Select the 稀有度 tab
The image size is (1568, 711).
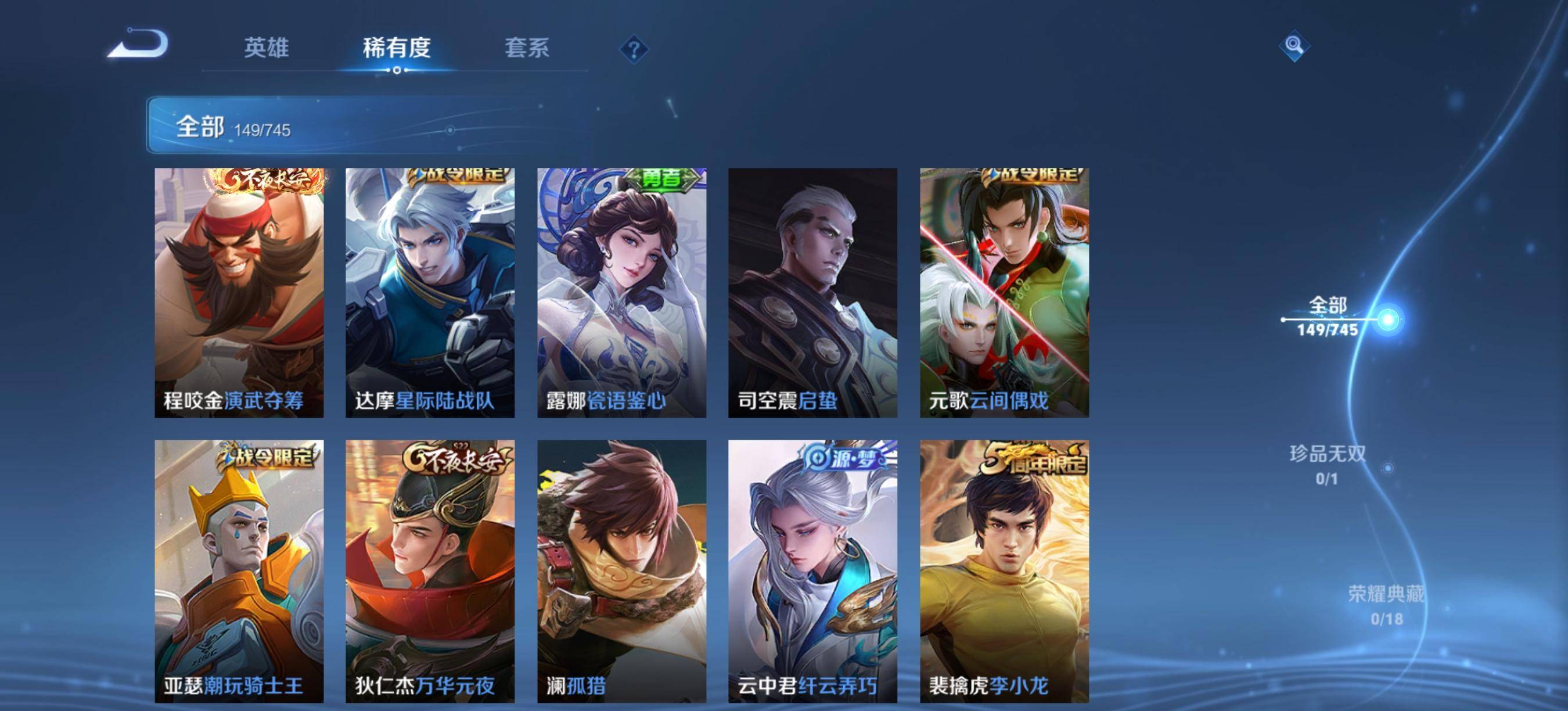pos(396,48)
